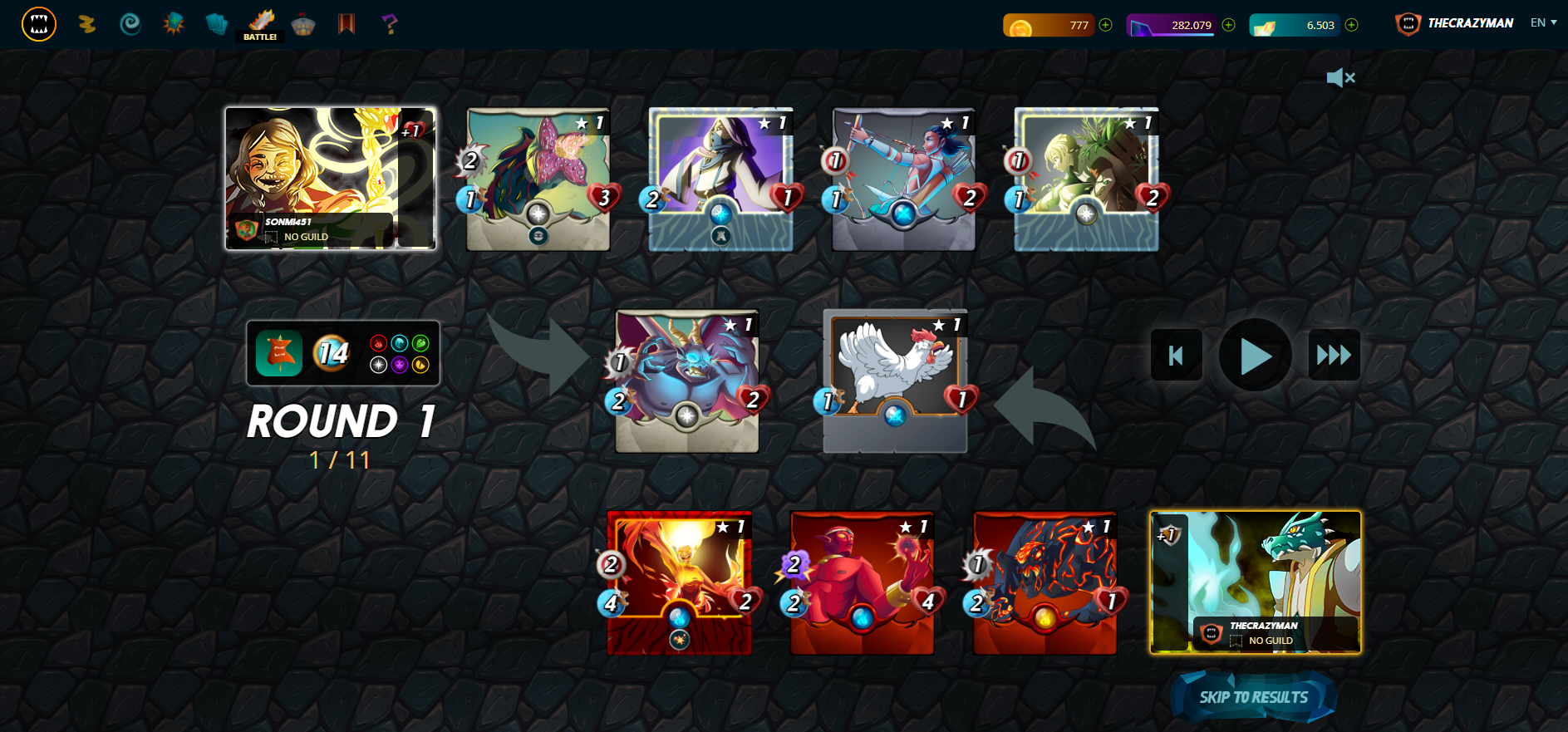Open the guild building icon

coord(302,24)
